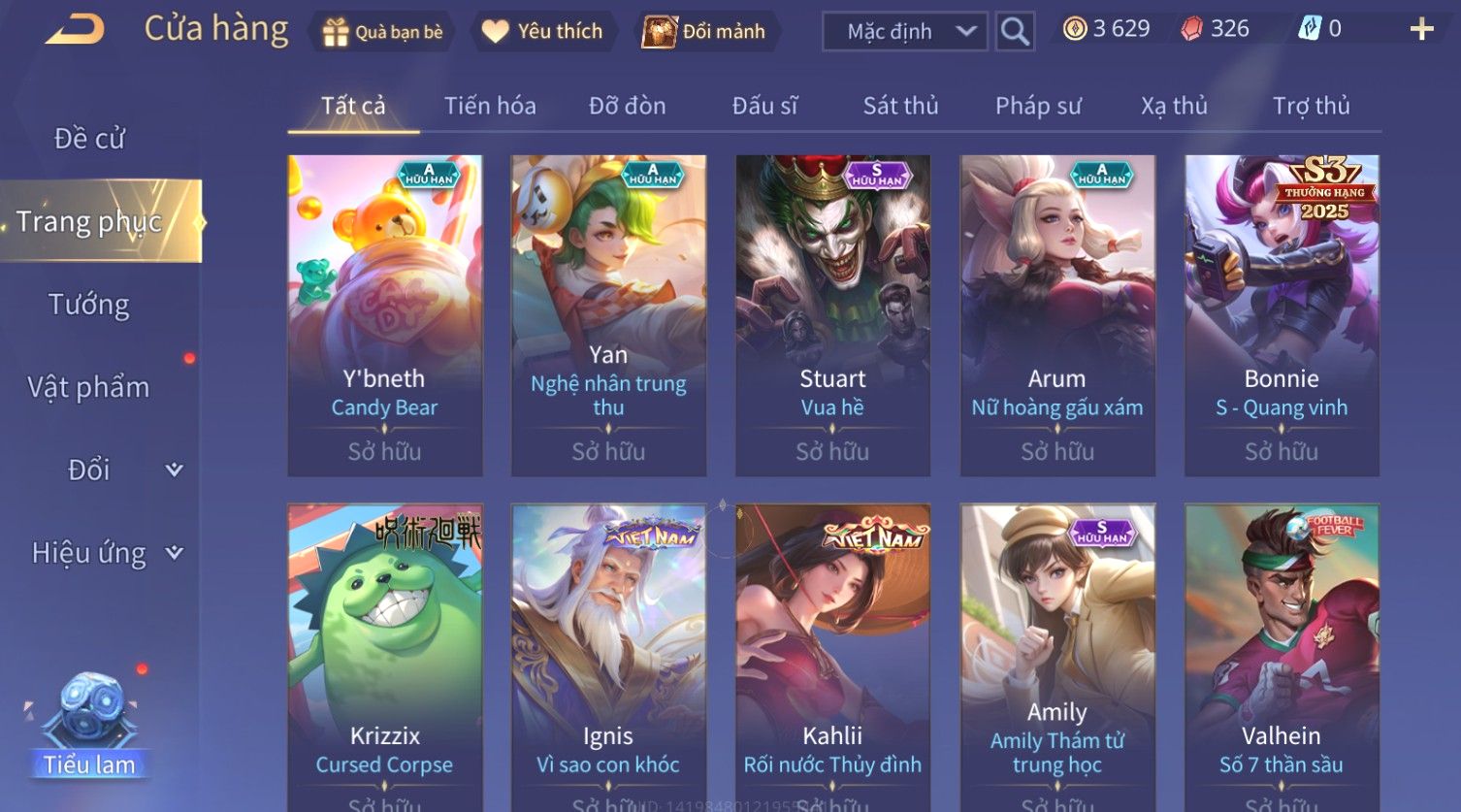Go back with the return arrow
The width and height of the screenshot is (1461, 812).
[75, 30]
